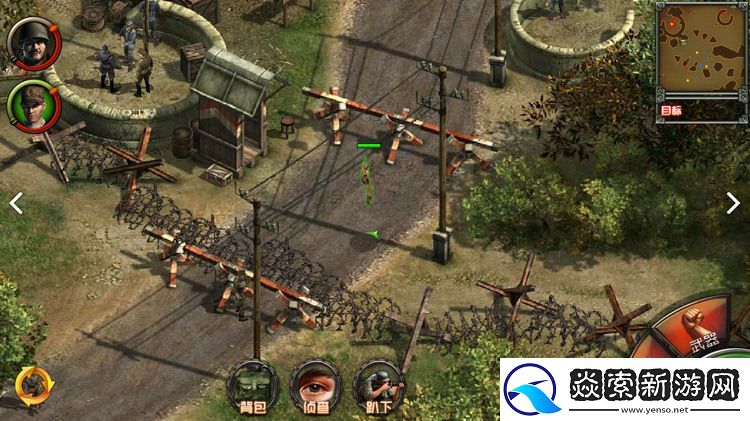Click the orange rotate arrows icon
750x421 pixels.
coord(30,382)
